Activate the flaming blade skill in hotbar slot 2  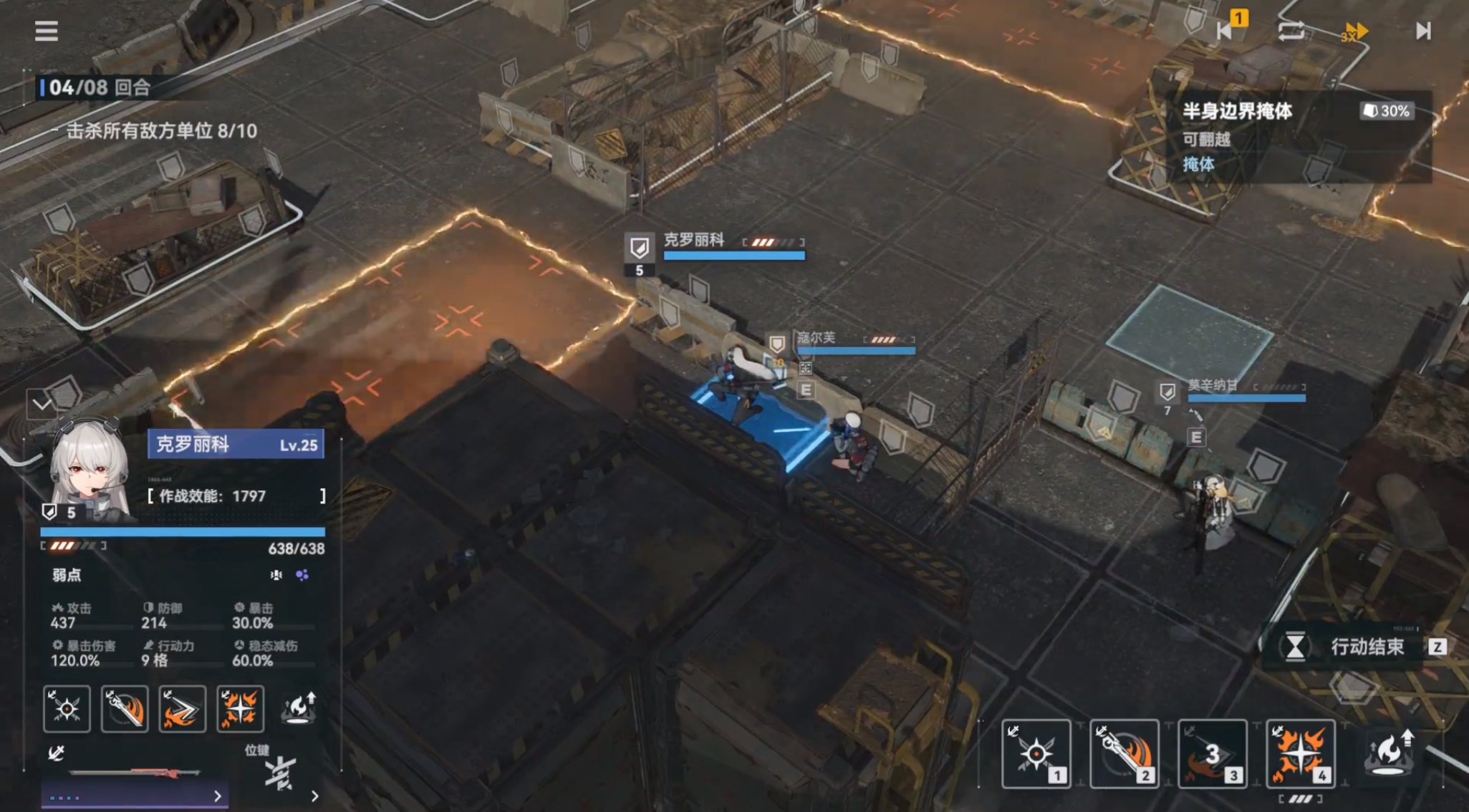(1124, 753)
